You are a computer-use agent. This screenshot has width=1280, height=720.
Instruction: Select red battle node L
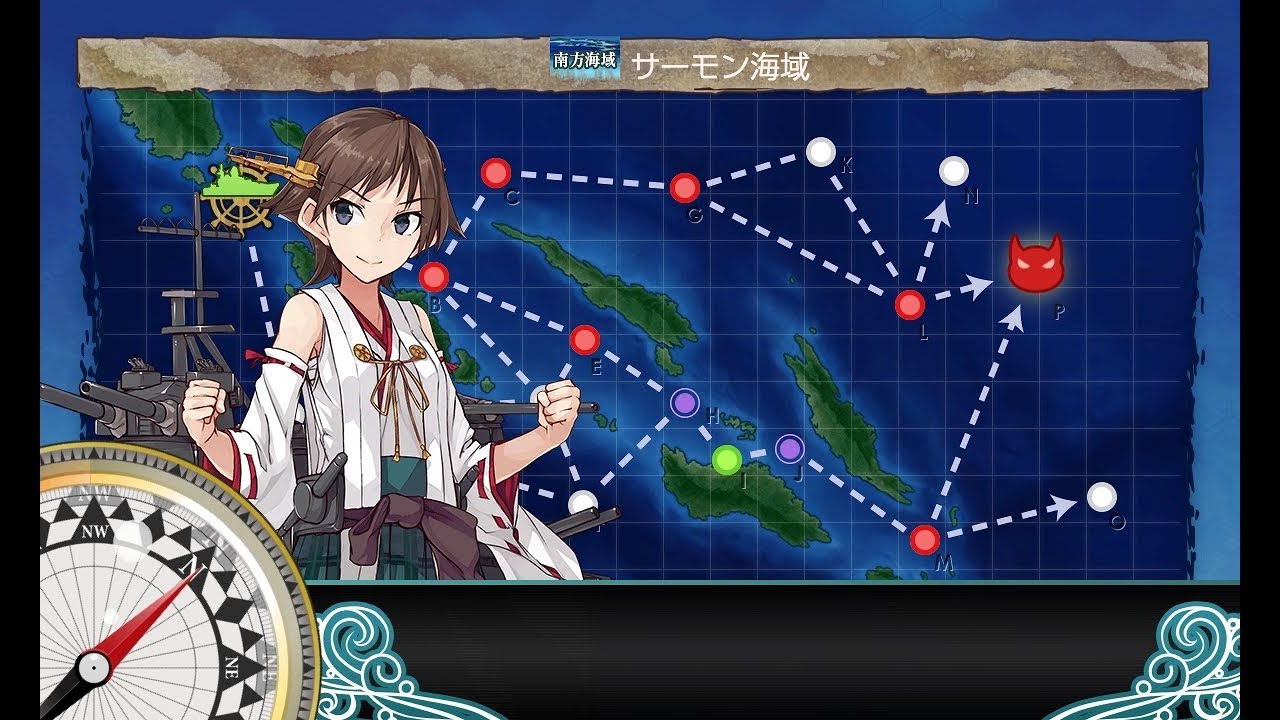pos(909,304)
